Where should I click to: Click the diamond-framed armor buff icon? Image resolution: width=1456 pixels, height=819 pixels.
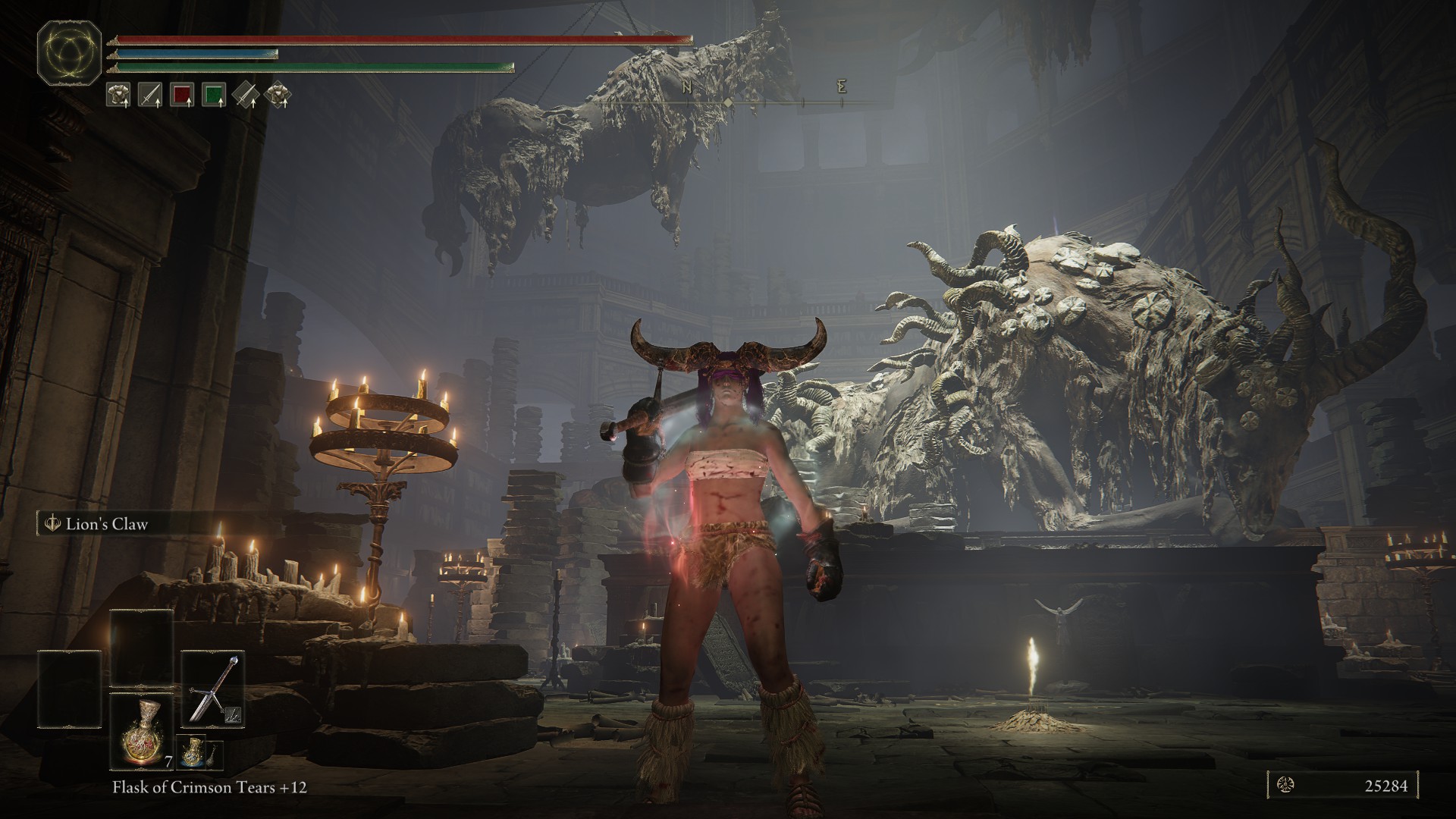click(x=278, y=95)
